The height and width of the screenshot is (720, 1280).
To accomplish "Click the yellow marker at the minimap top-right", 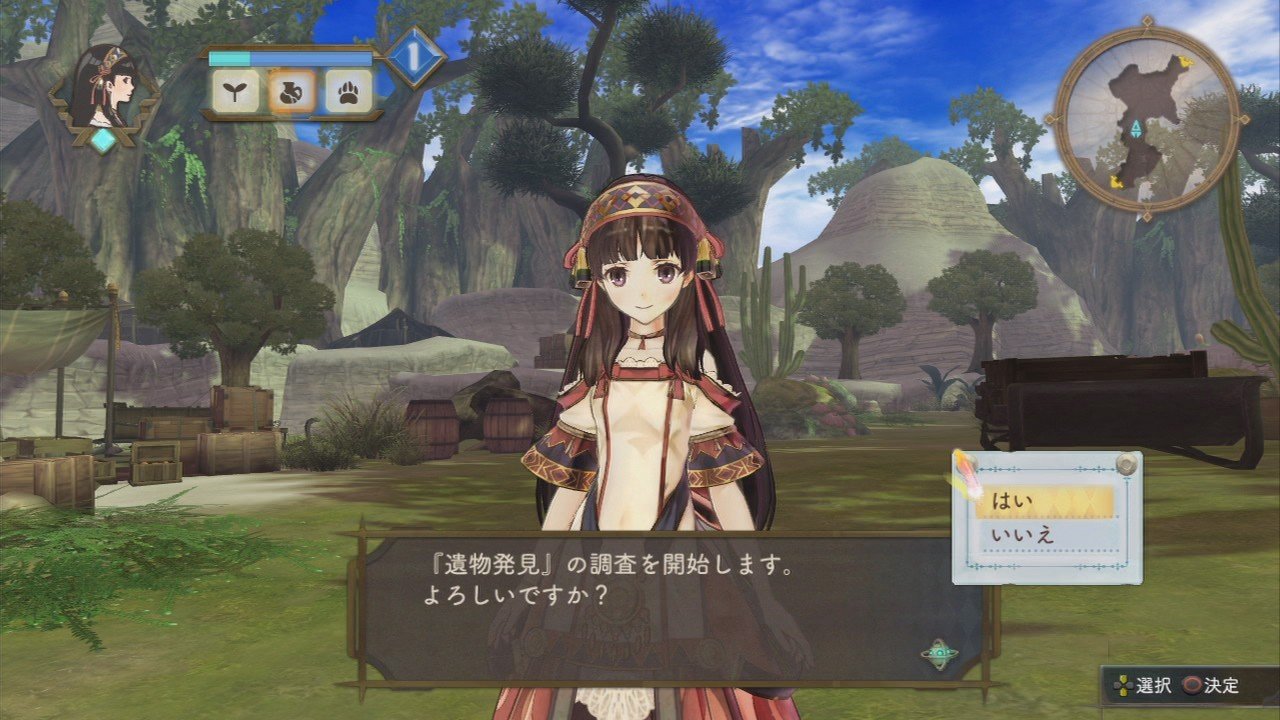I will coord(1188,61).
